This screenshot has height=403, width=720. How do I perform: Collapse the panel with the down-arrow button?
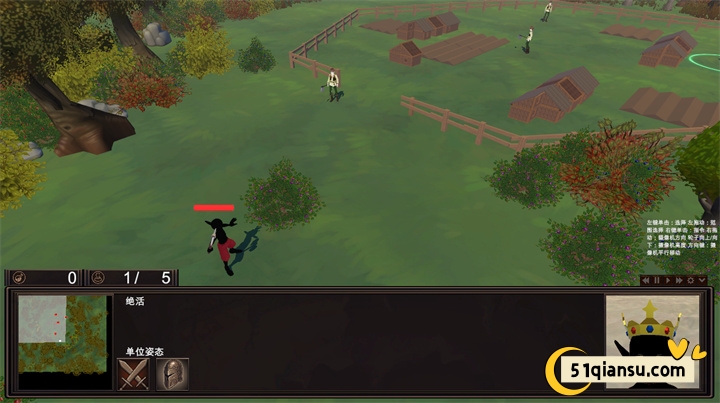(x=701, y=281)
